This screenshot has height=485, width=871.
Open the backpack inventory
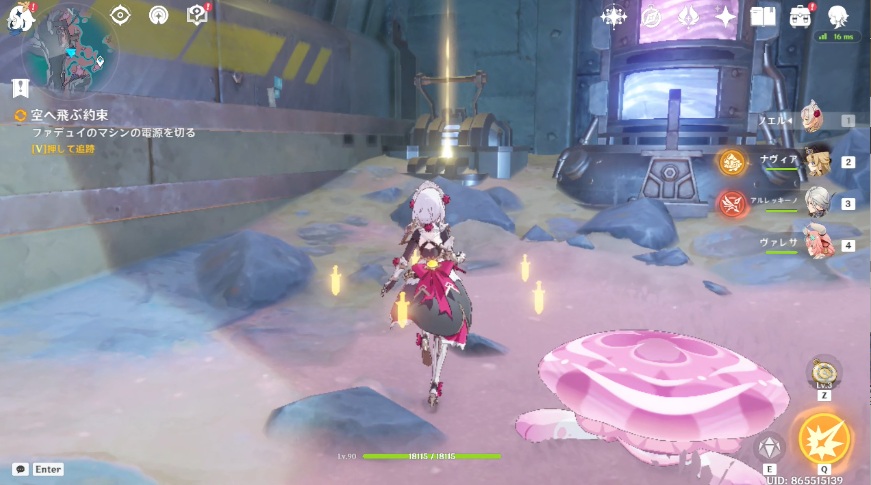click(x=800, y=16)
